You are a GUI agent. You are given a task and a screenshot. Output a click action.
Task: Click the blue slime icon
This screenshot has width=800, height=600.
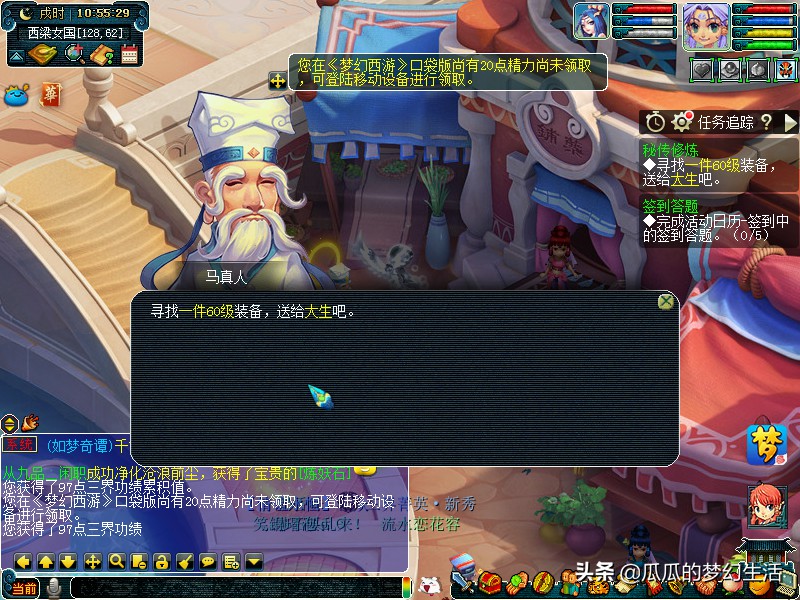(x=17, y=95)
